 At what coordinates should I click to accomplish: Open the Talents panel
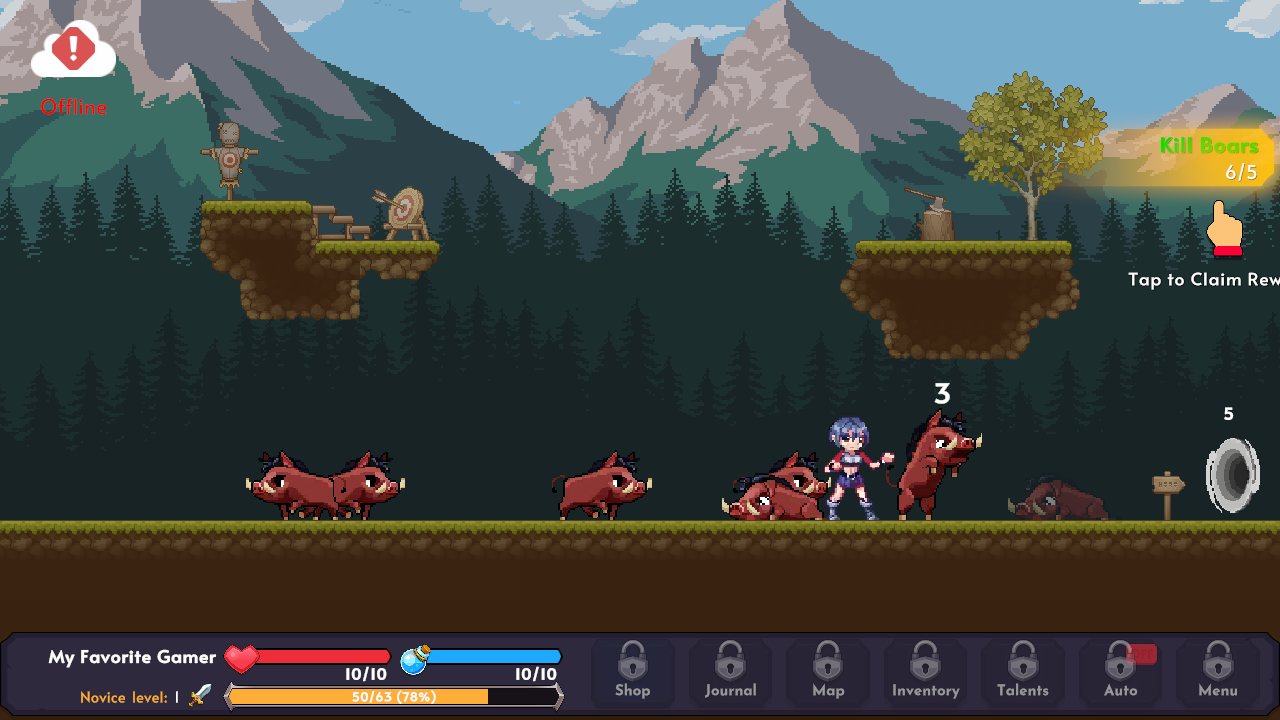tap(1022, 671)
